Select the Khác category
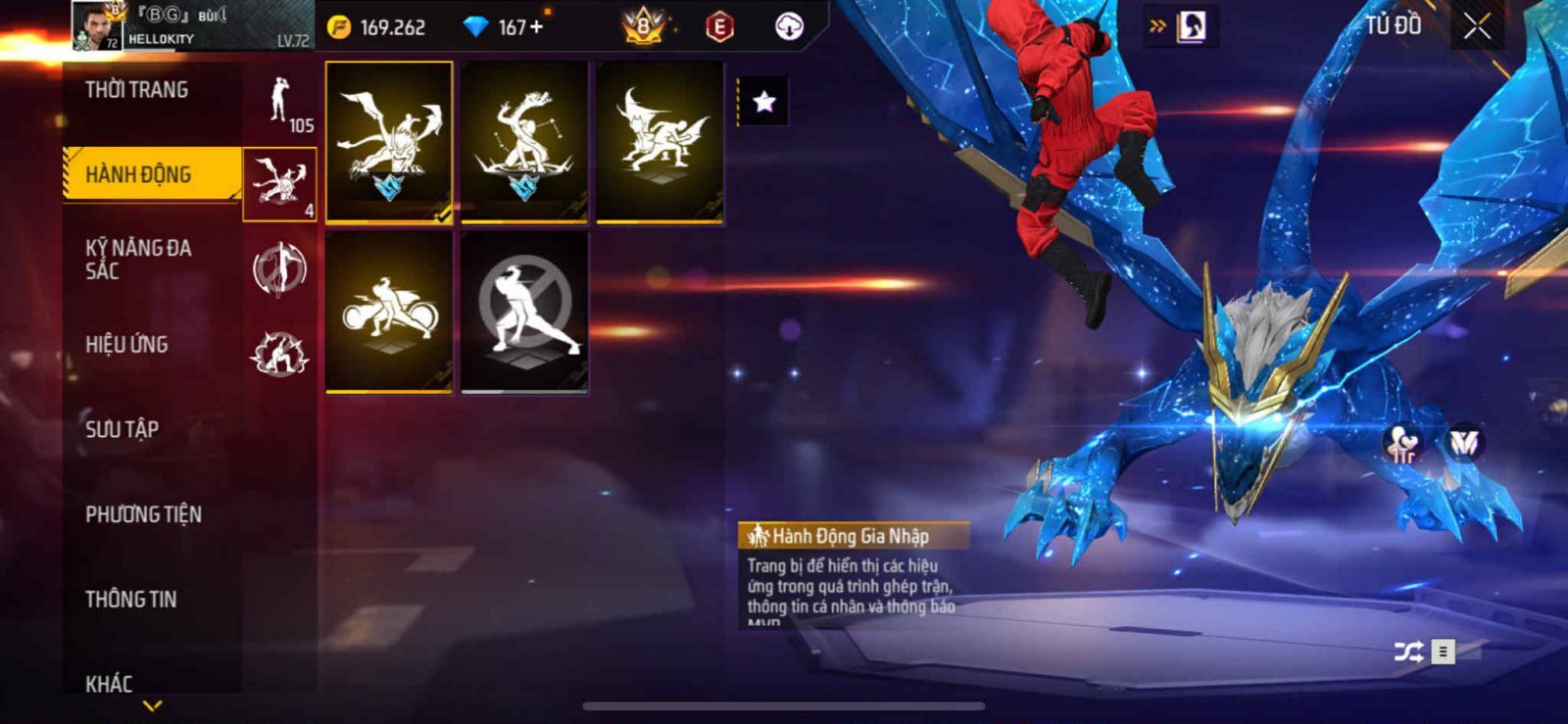The height and width of the screenshot is (724, 1568). coord(109,683)
